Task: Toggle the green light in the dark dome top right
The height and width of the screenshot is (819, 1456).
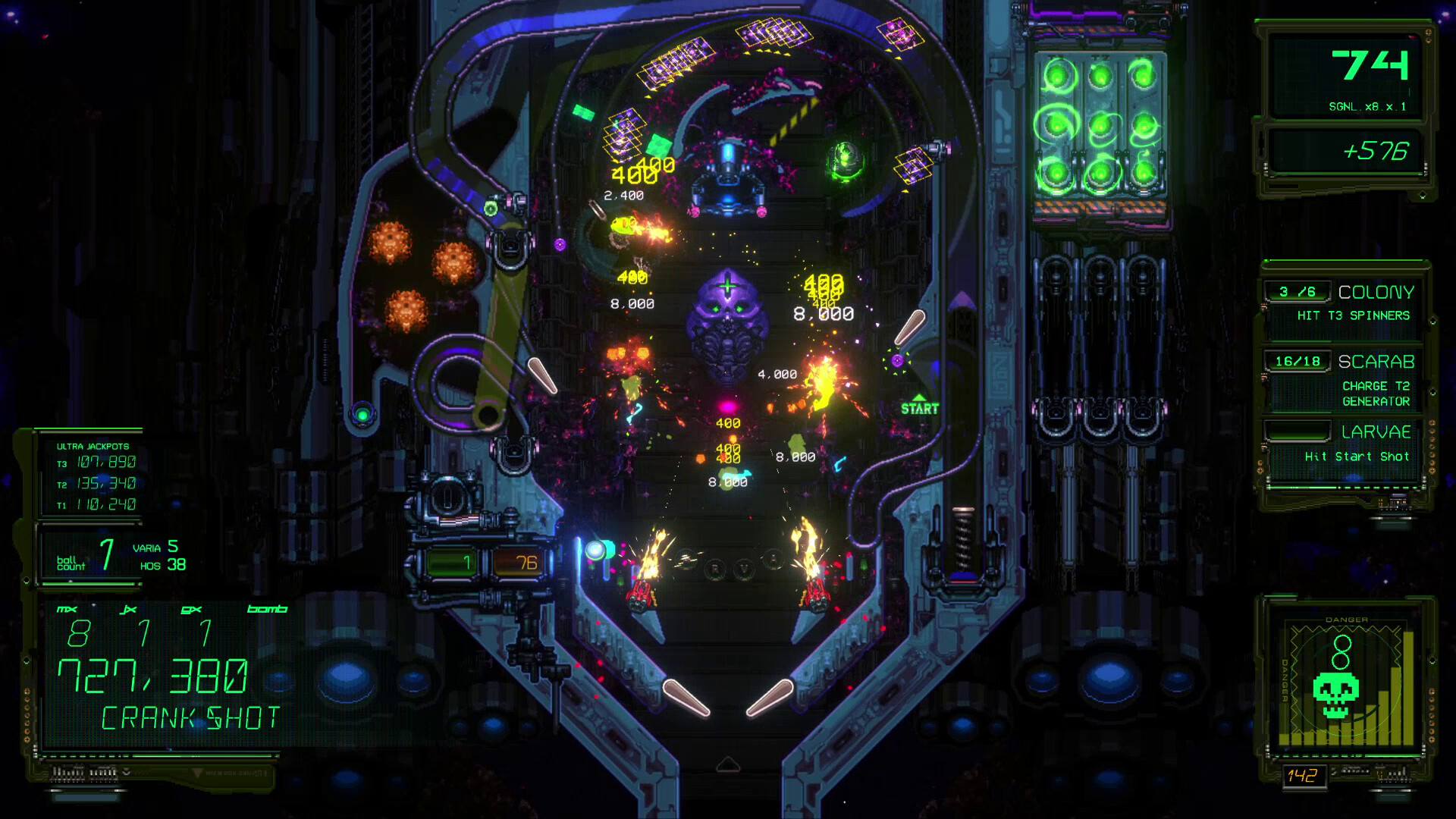Action: coord(848,159)
